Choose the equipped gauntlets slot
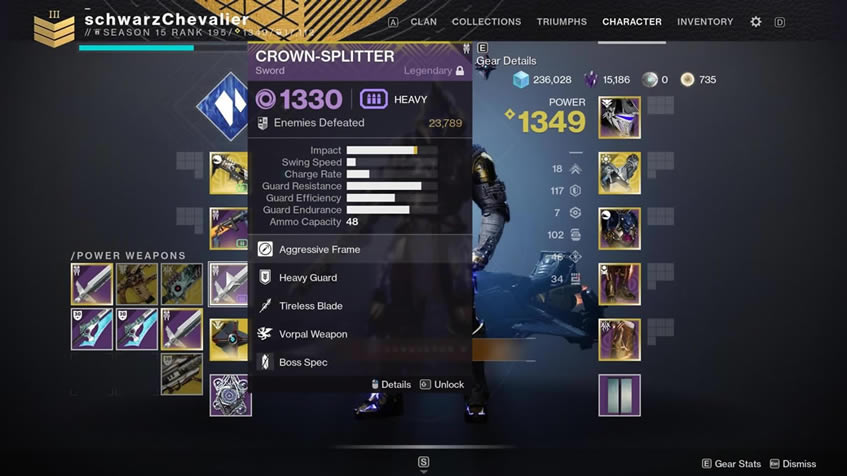This screenshot has width=847, height=476. click(619, 173)
